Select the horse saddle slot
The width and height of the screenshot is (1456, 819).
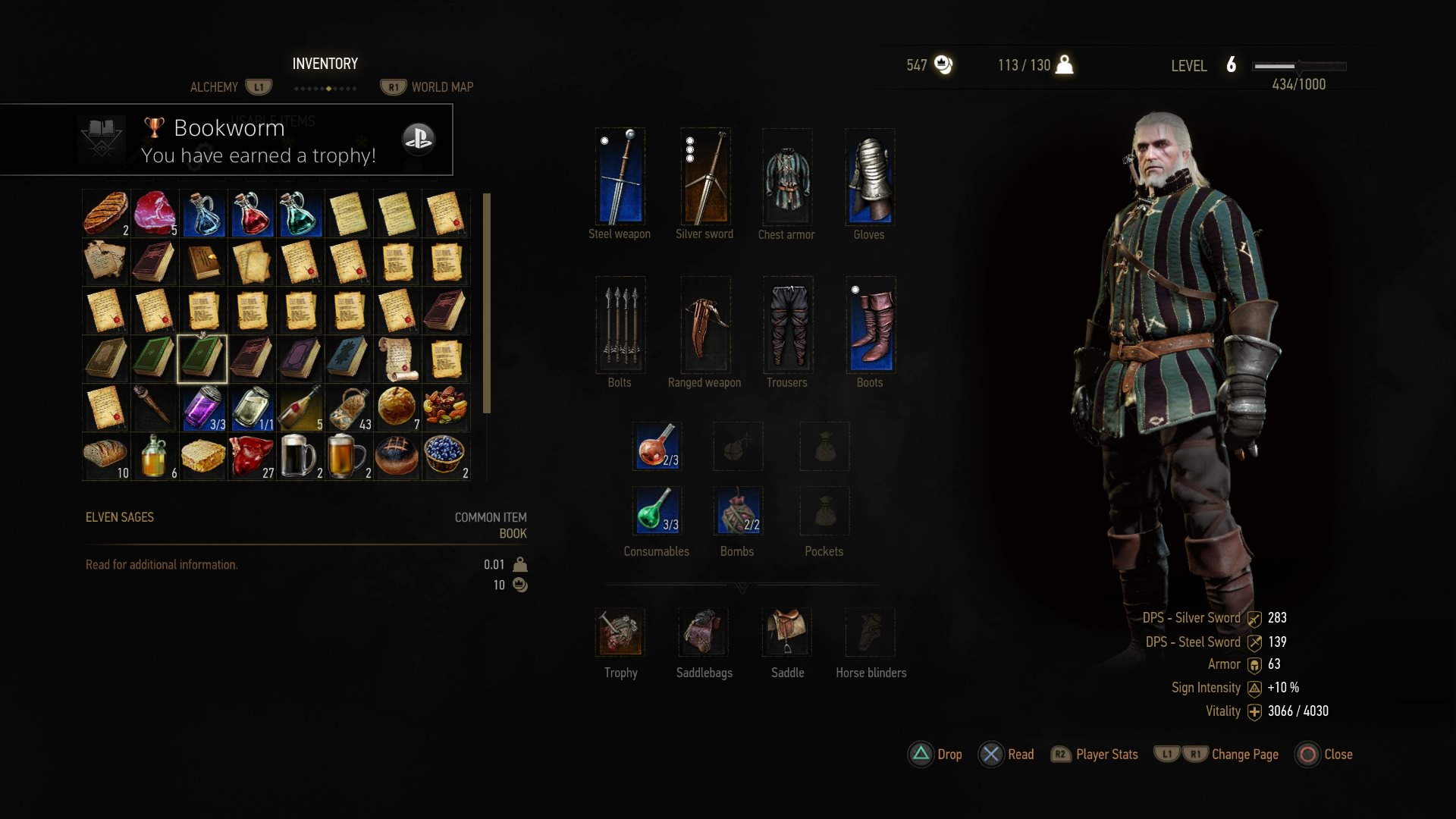[787, 632]
